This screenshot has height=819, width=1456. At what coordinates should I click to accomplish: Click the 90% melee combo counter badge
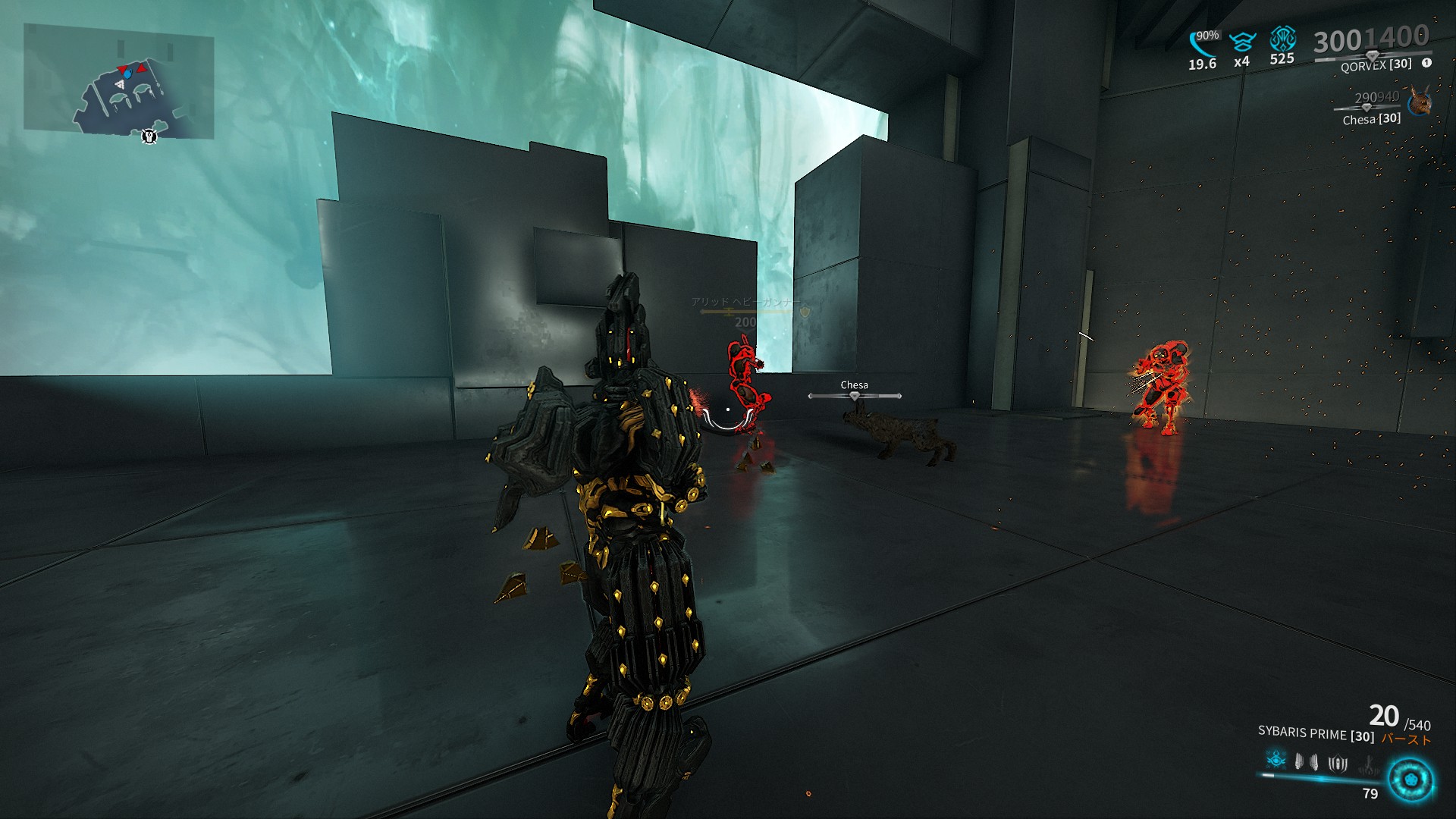point(1209,35)
